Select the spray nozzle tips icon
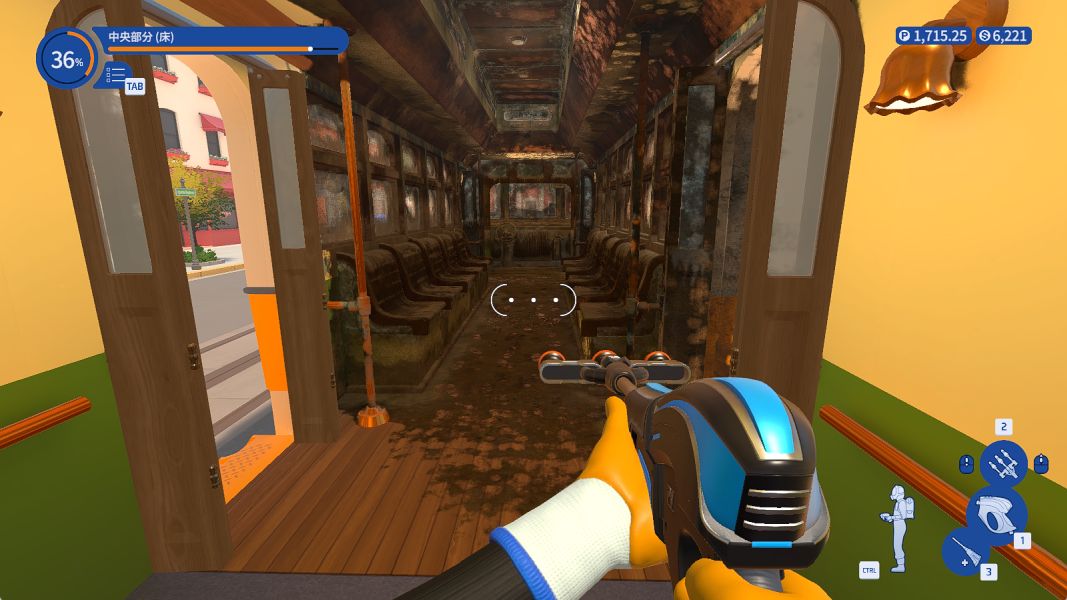Screen dimensions: 1067x600 [x=1003, y=463]
